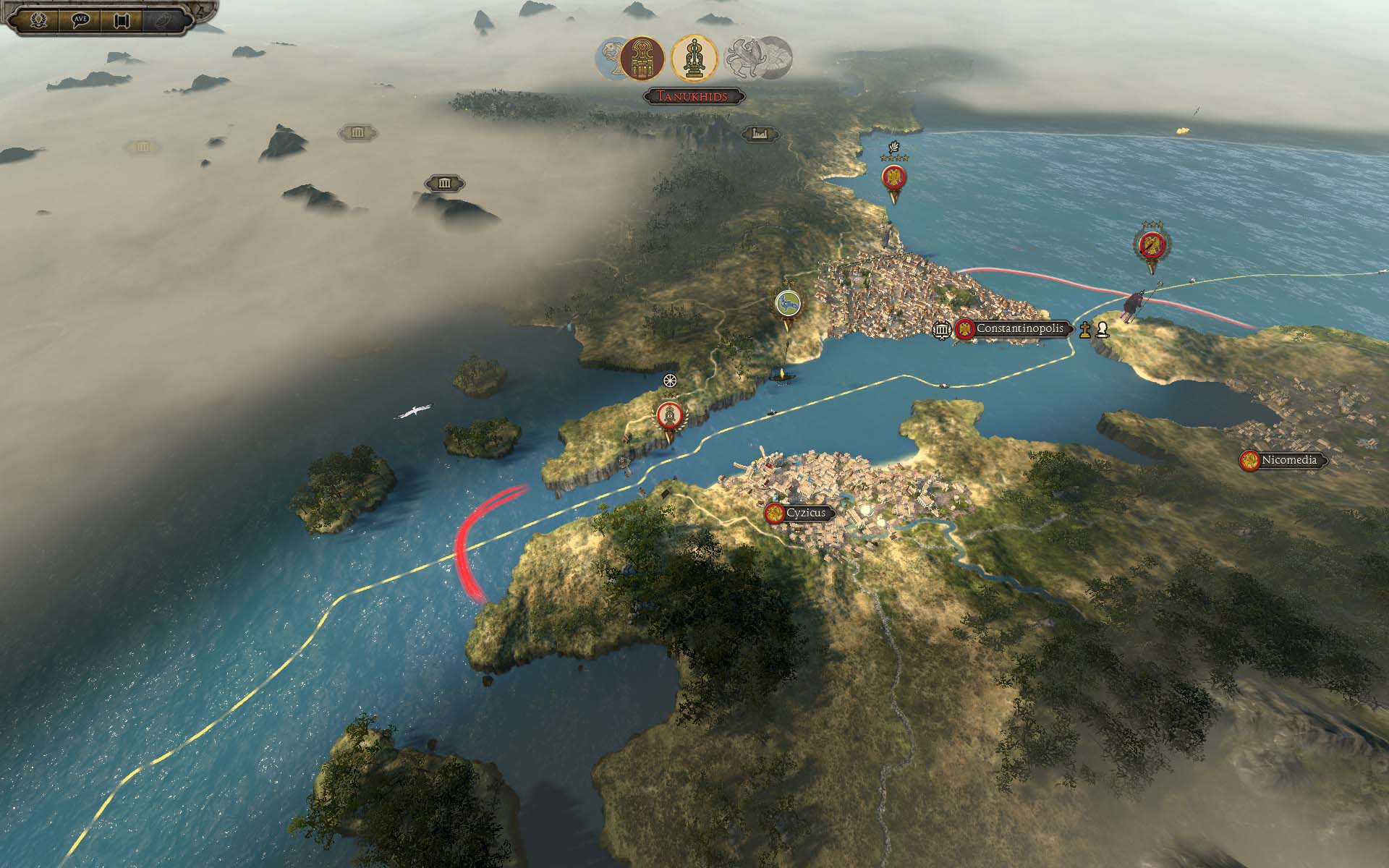Image resolution: width=1389 pixels, height=868 pixels.
Task: Select the dark red temple faction emblem
Action: pos(642,58)
